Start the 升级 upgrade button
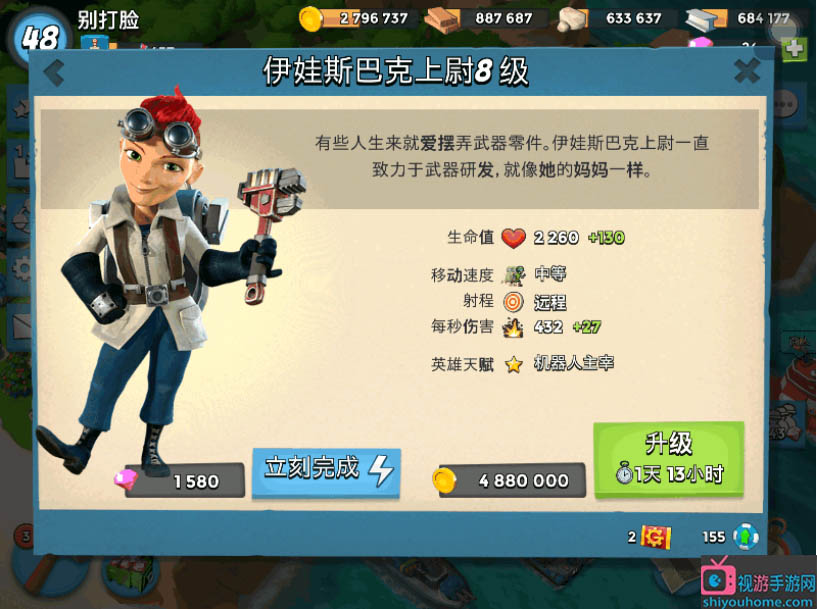Image resolution: width=817 pixels, height=609 pixels. 668,459
